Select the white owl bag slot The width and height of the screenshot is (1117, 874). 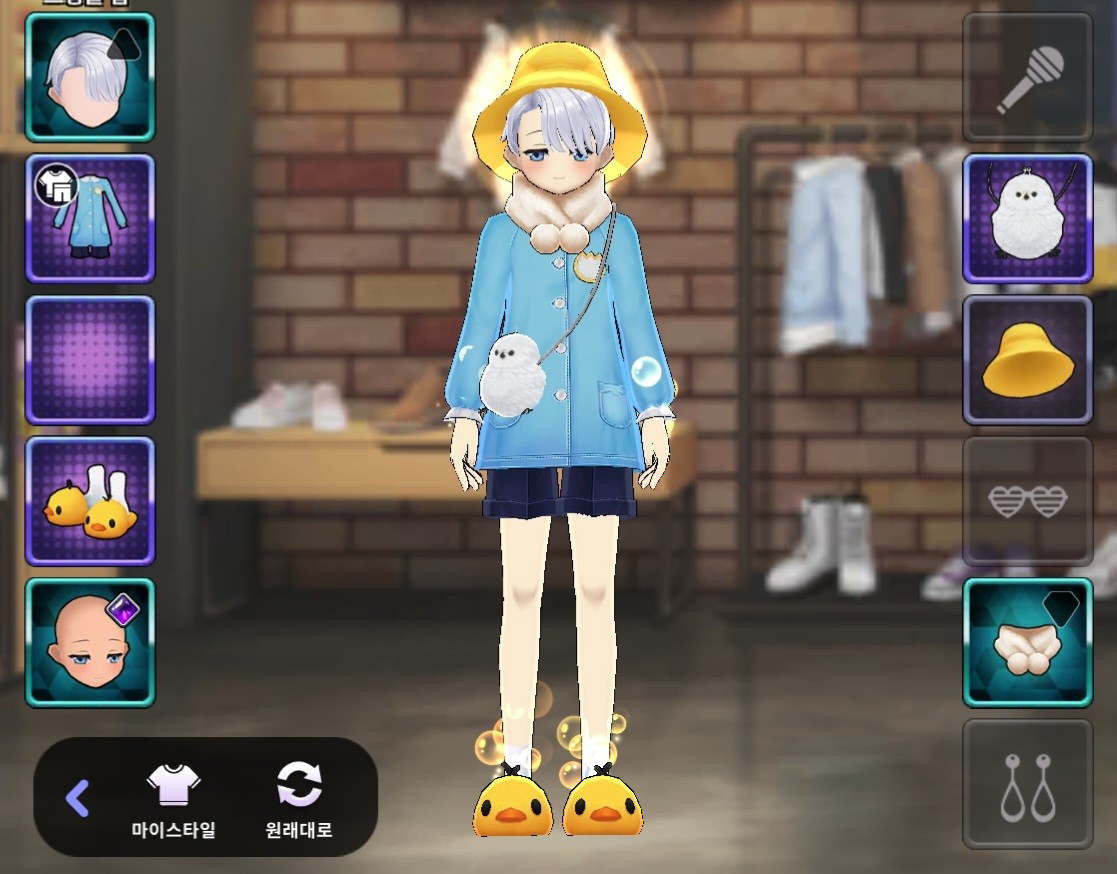coord(1027,218)
